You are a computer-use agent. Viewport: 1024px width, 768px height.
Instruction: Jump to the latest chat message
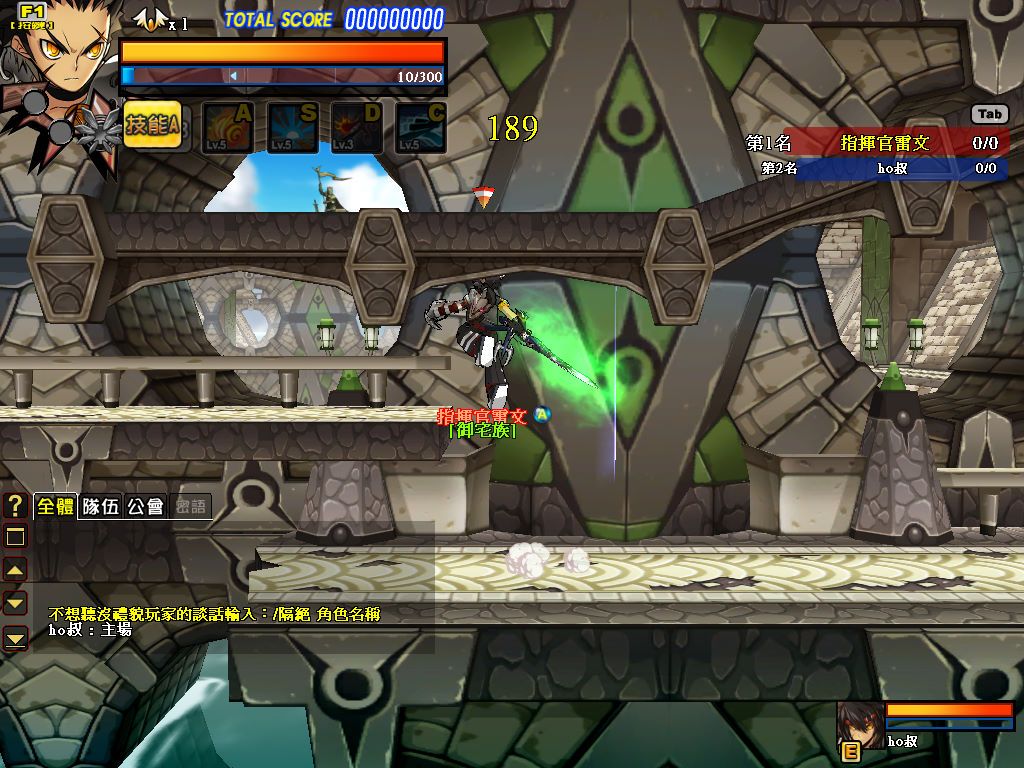coord(15,637)
